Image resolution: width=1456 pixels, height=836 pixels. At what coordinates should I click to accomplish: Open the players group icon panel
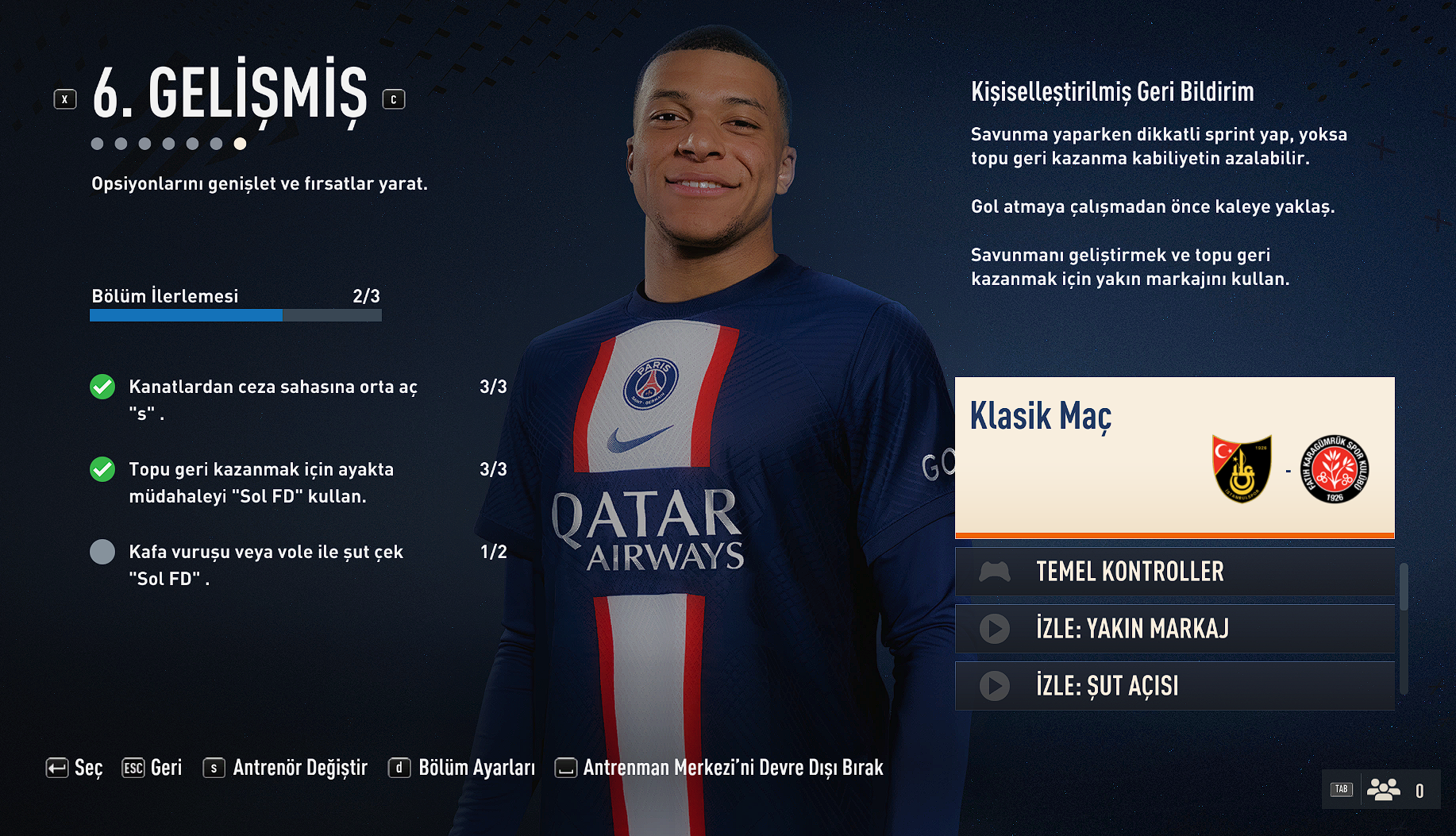click(1383, 790)
